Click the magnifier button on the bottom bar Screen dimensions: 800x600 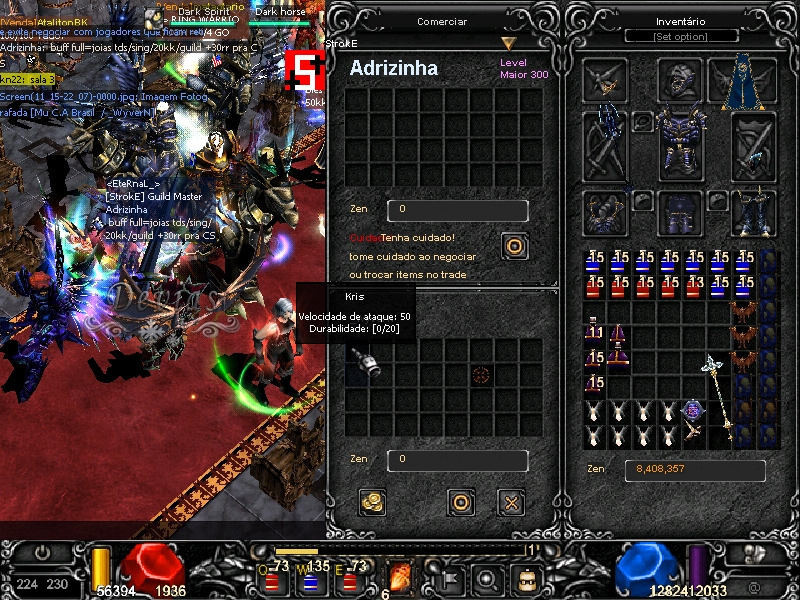coord(487,578)
